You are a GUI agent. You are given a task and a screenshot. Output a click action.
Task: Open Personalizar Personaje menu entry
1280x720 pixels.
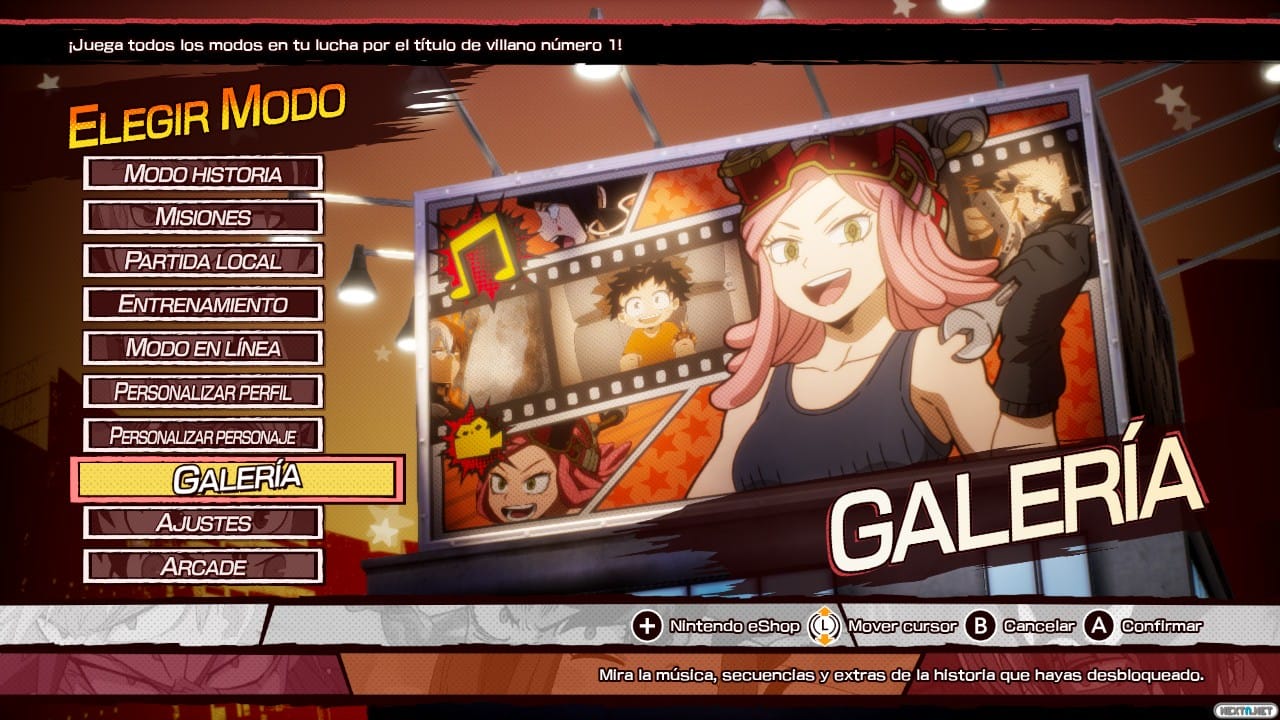click(203, 435)
